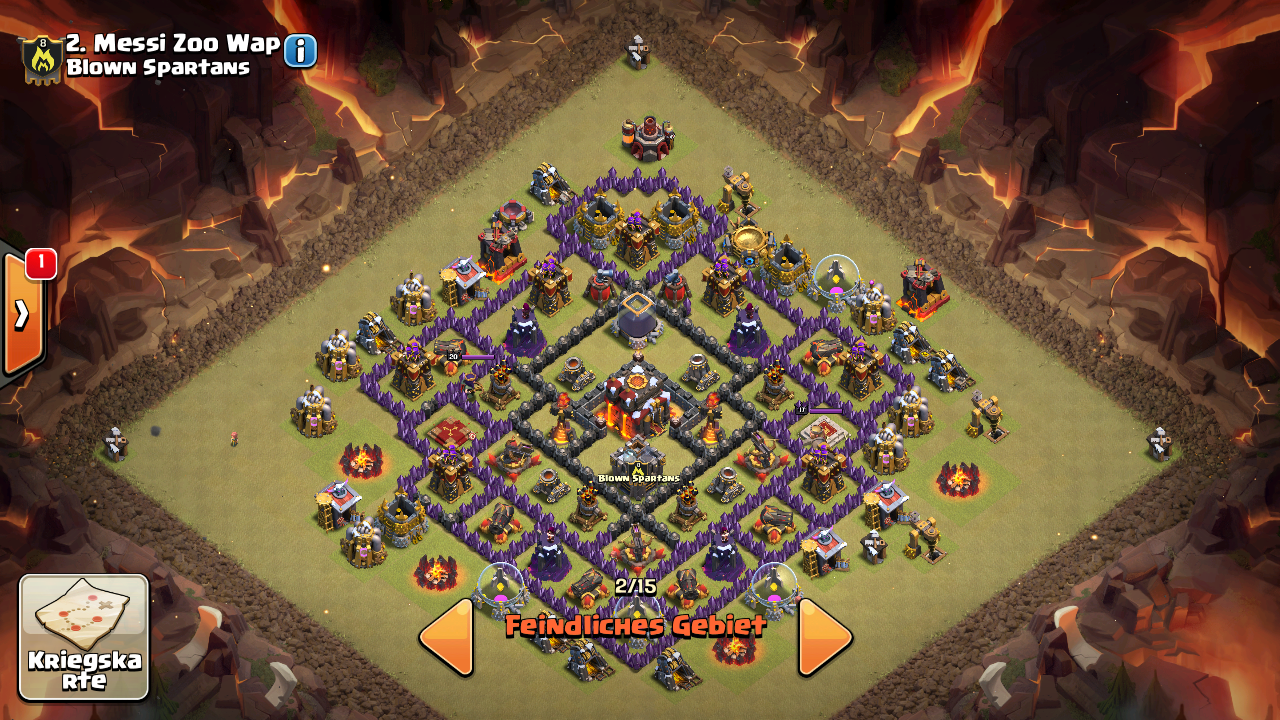1280x720 pixels.
Task: Click the Blown Spartans clan badge
Action: (41, 60)
